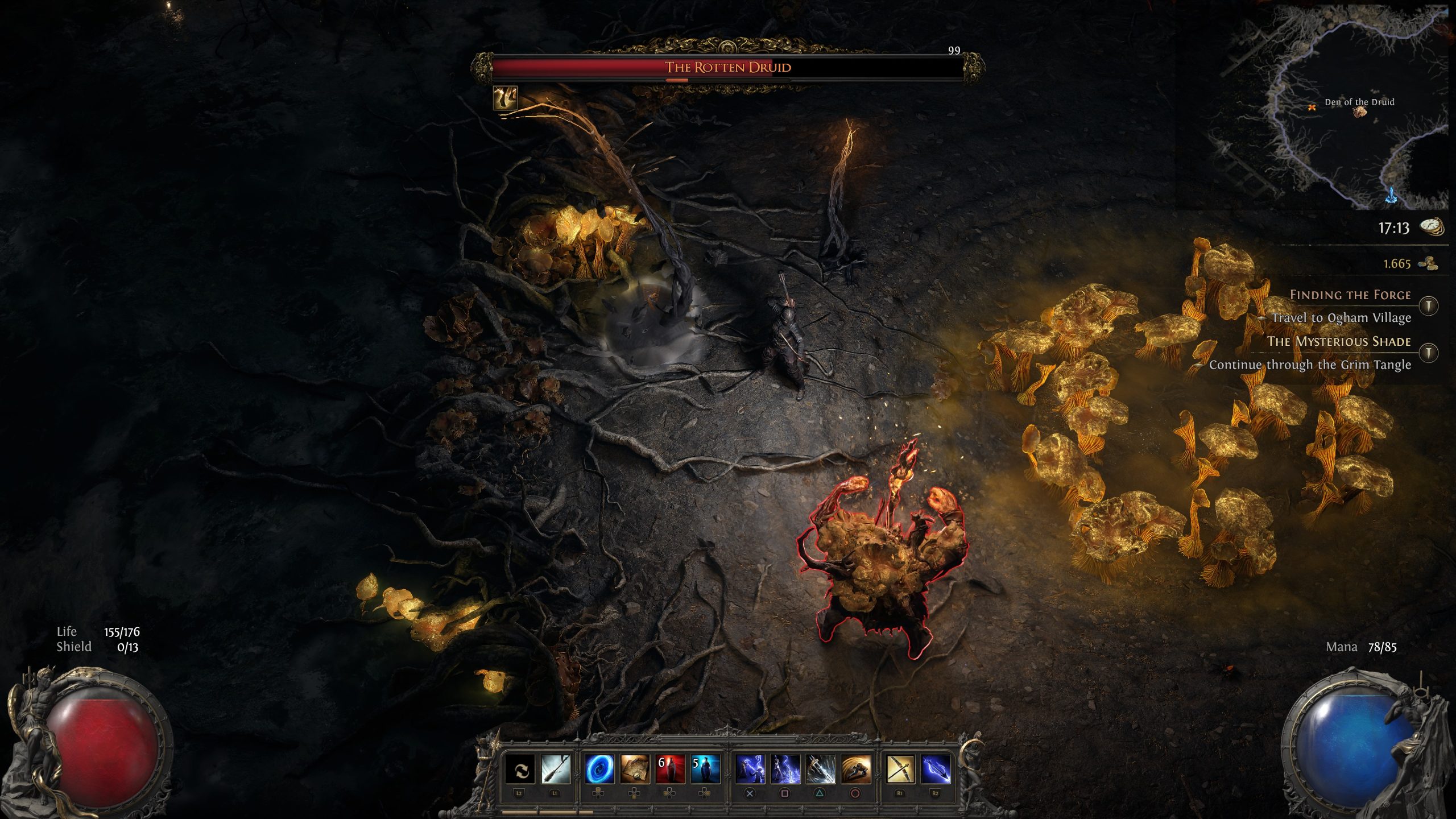Activate the lightning spear throw skill
Screen dimensions: 1456x819
click(x=785, y=770)
